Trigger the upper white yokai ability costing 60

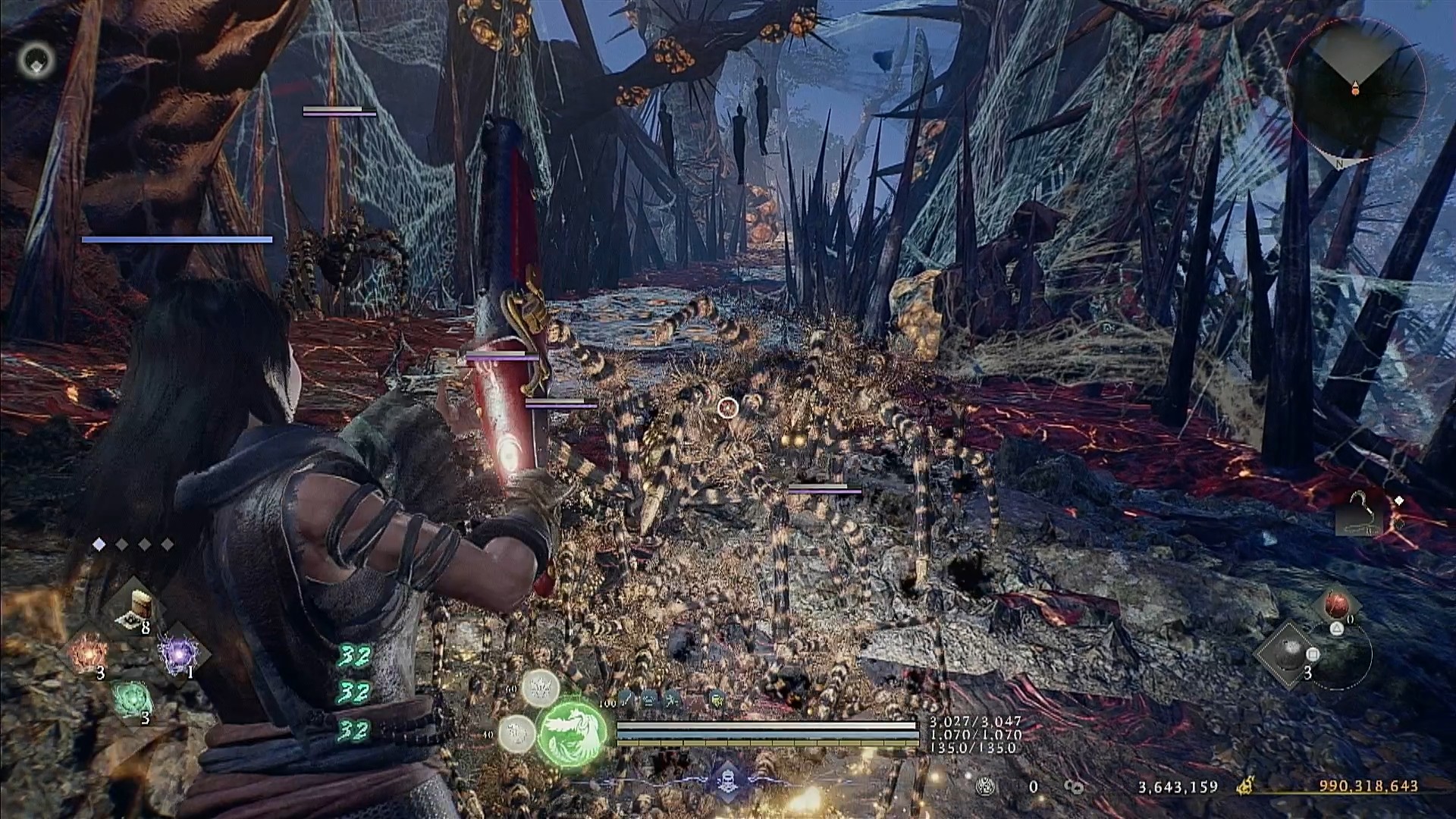click(540, 689)
